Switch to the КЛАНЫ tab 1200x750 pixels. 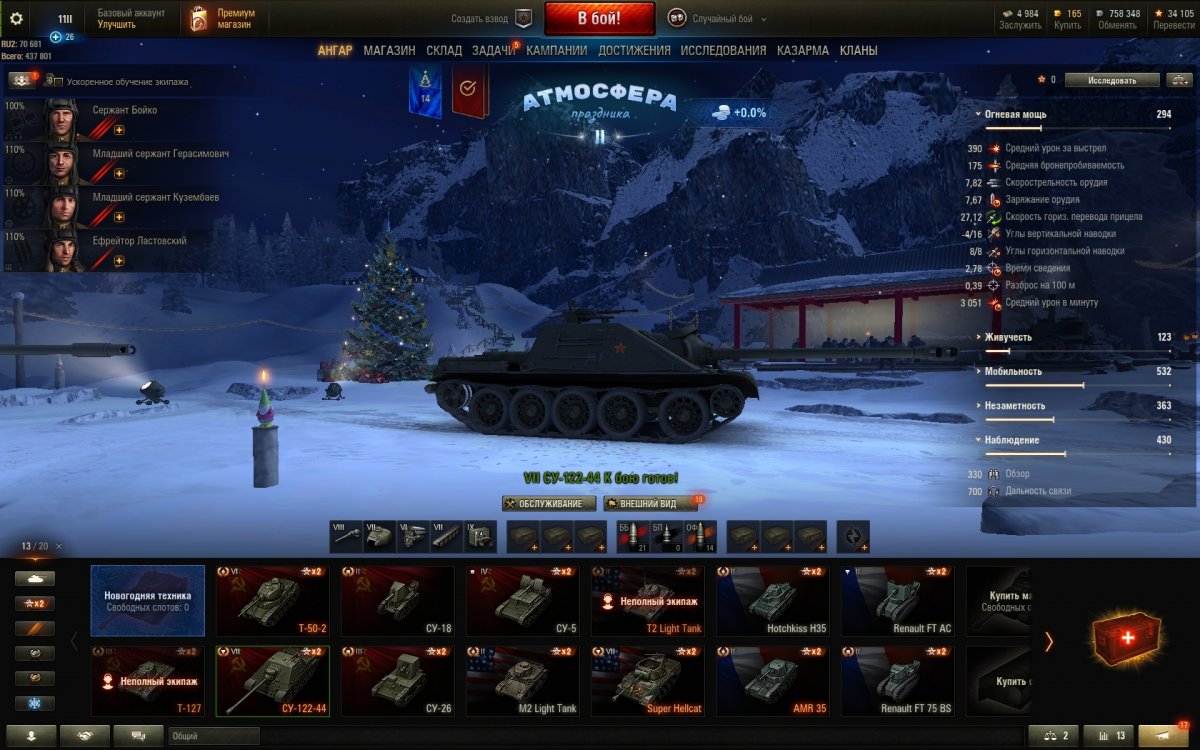pos(858,50)
